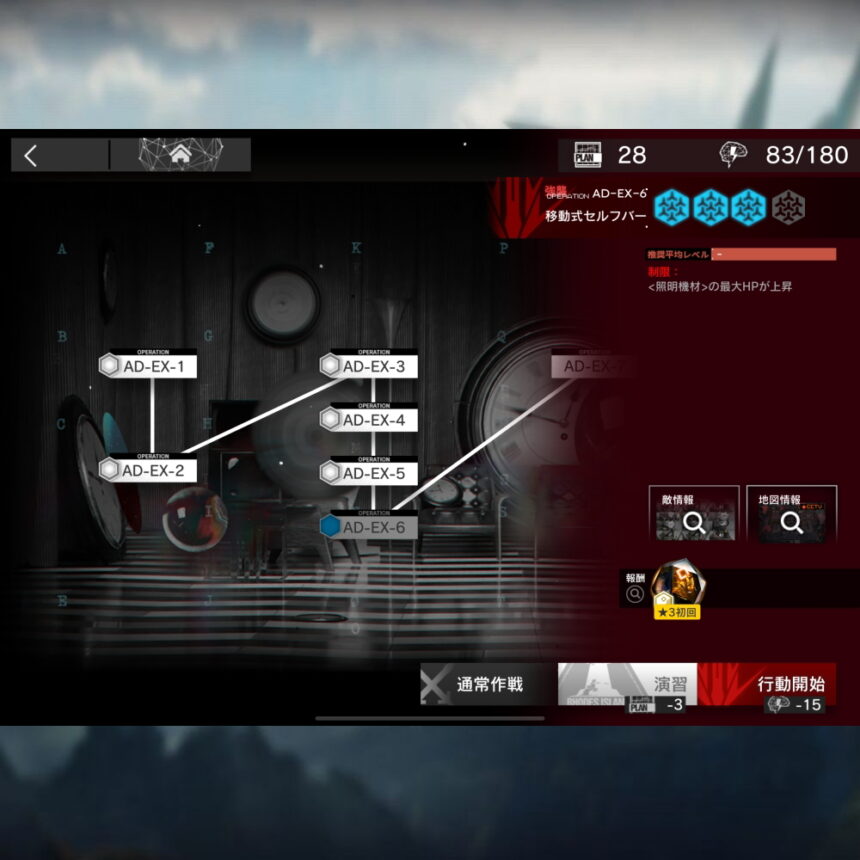Select the faded AD-EX-7 stage
860x860 pixels.
pos(594,366)
